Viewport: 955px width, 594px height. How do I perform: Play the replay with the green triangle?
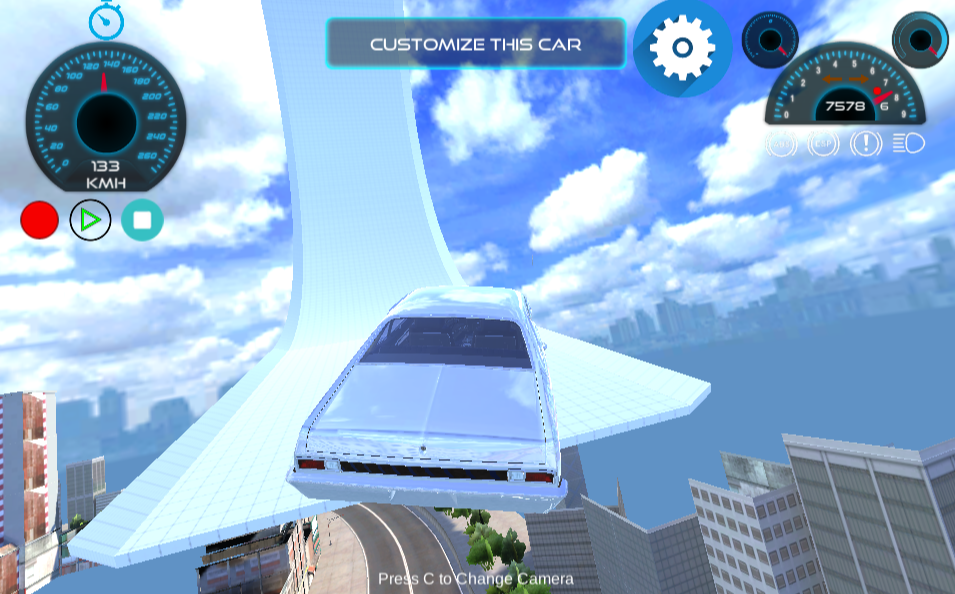tap(90, 220)
